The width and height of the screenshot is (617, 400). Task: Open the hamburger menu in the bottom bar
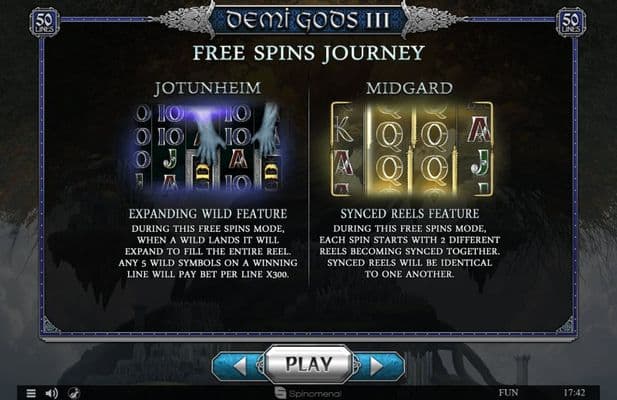(31, 393)
